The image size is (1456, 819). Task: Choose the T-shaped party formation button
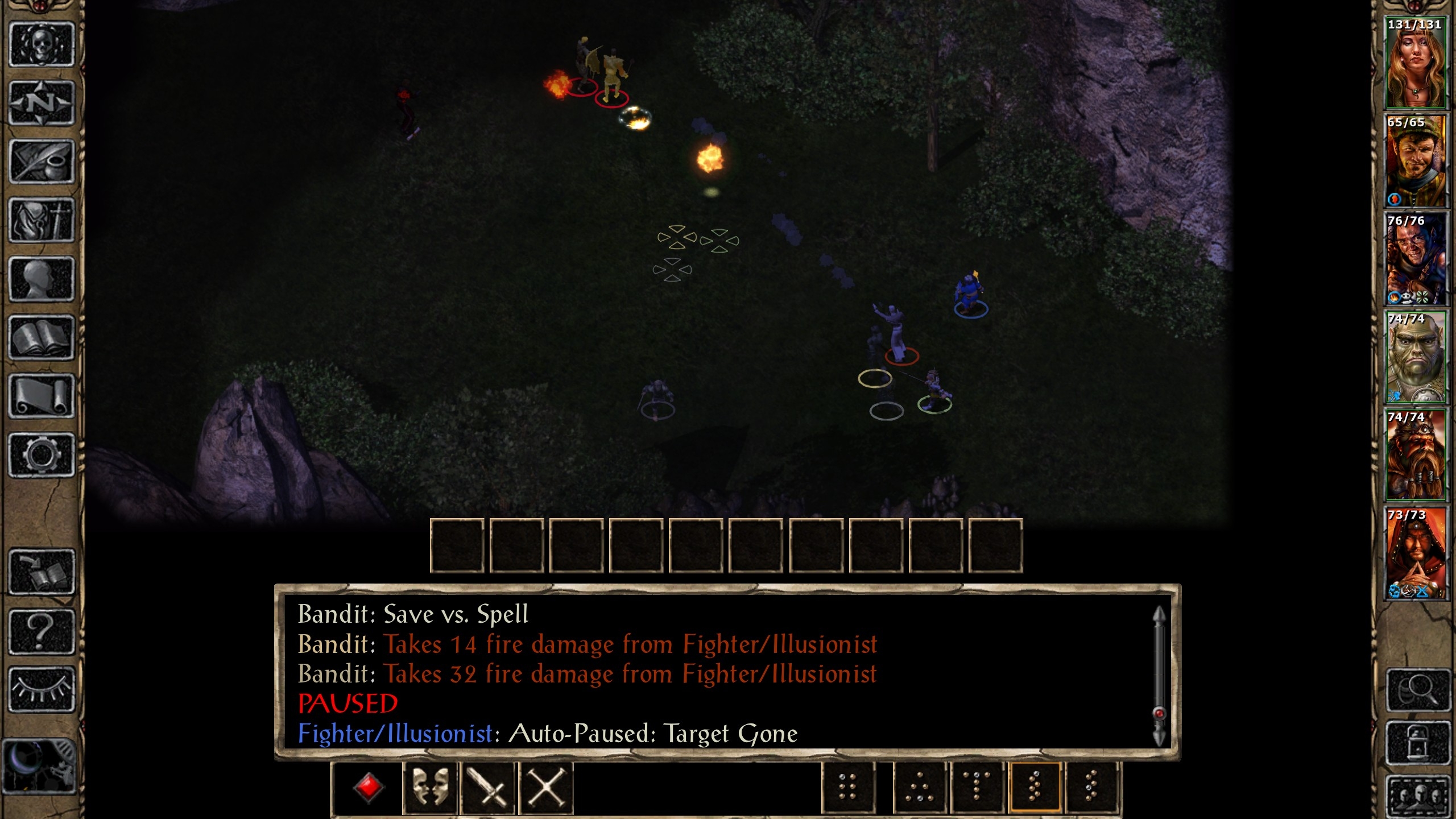977,788
